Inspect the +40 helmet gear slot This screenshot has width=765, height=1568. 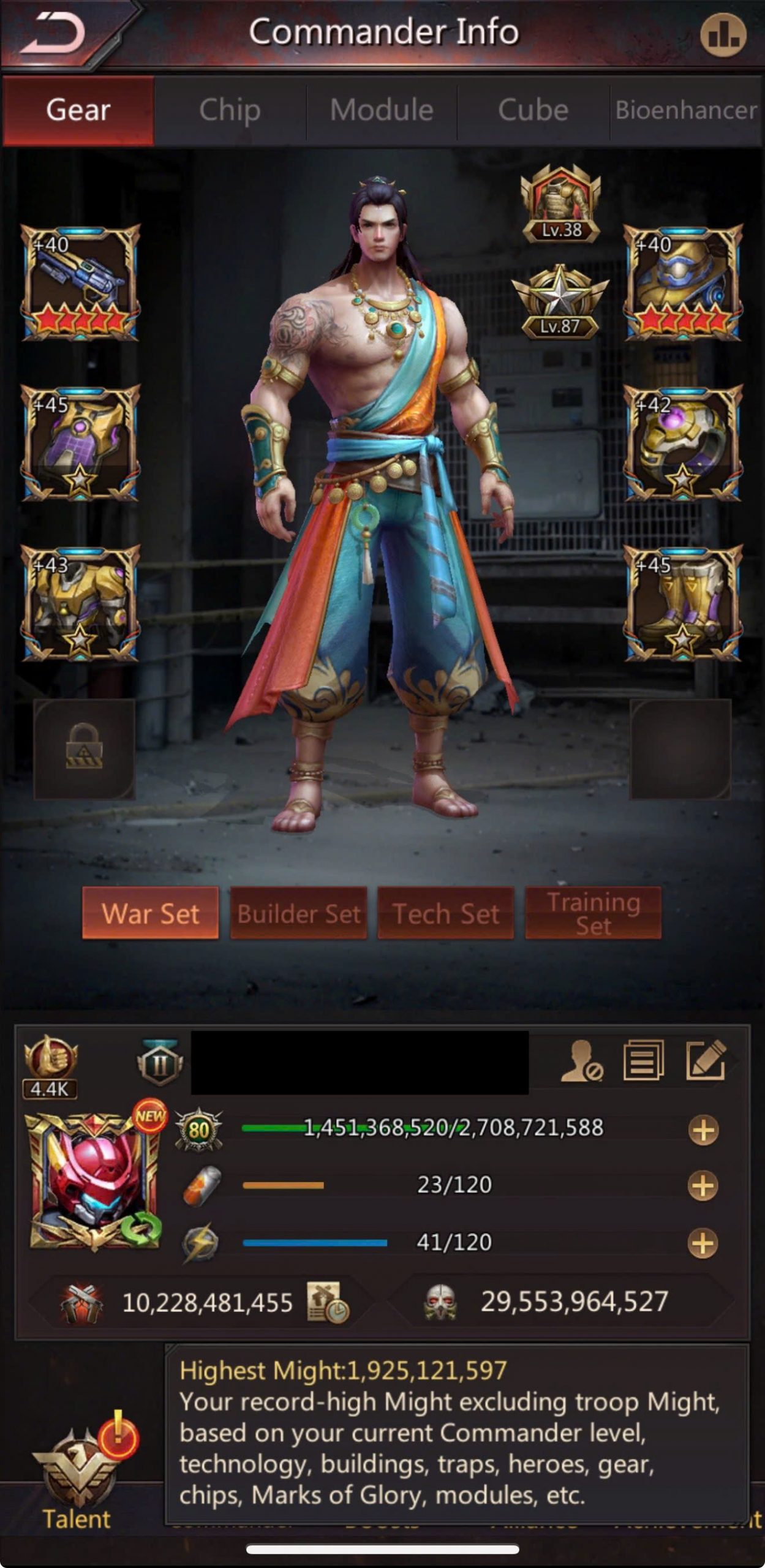point(683,282)
